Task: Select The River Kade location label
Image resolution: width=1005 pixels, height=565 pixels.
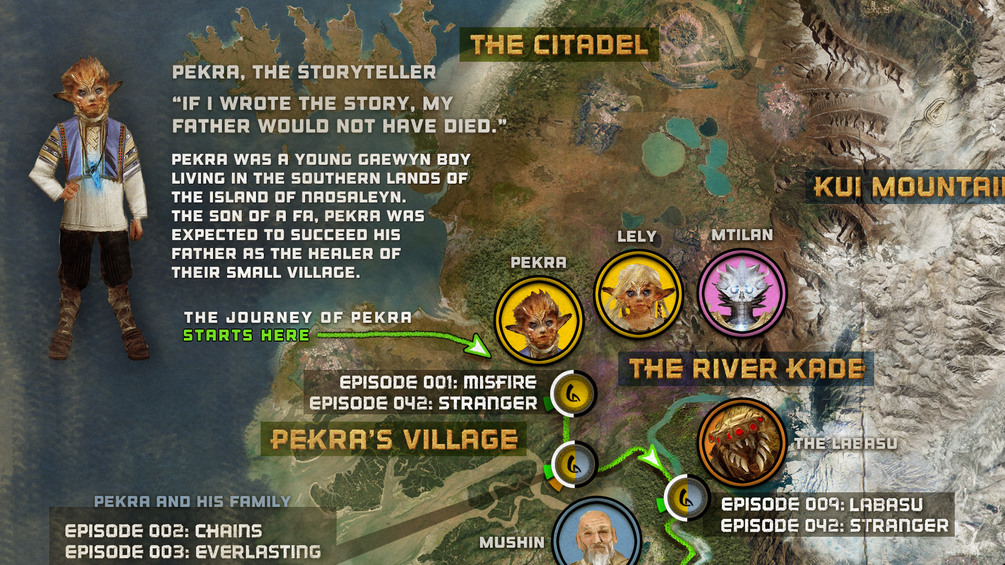Action: coord(747,368)
